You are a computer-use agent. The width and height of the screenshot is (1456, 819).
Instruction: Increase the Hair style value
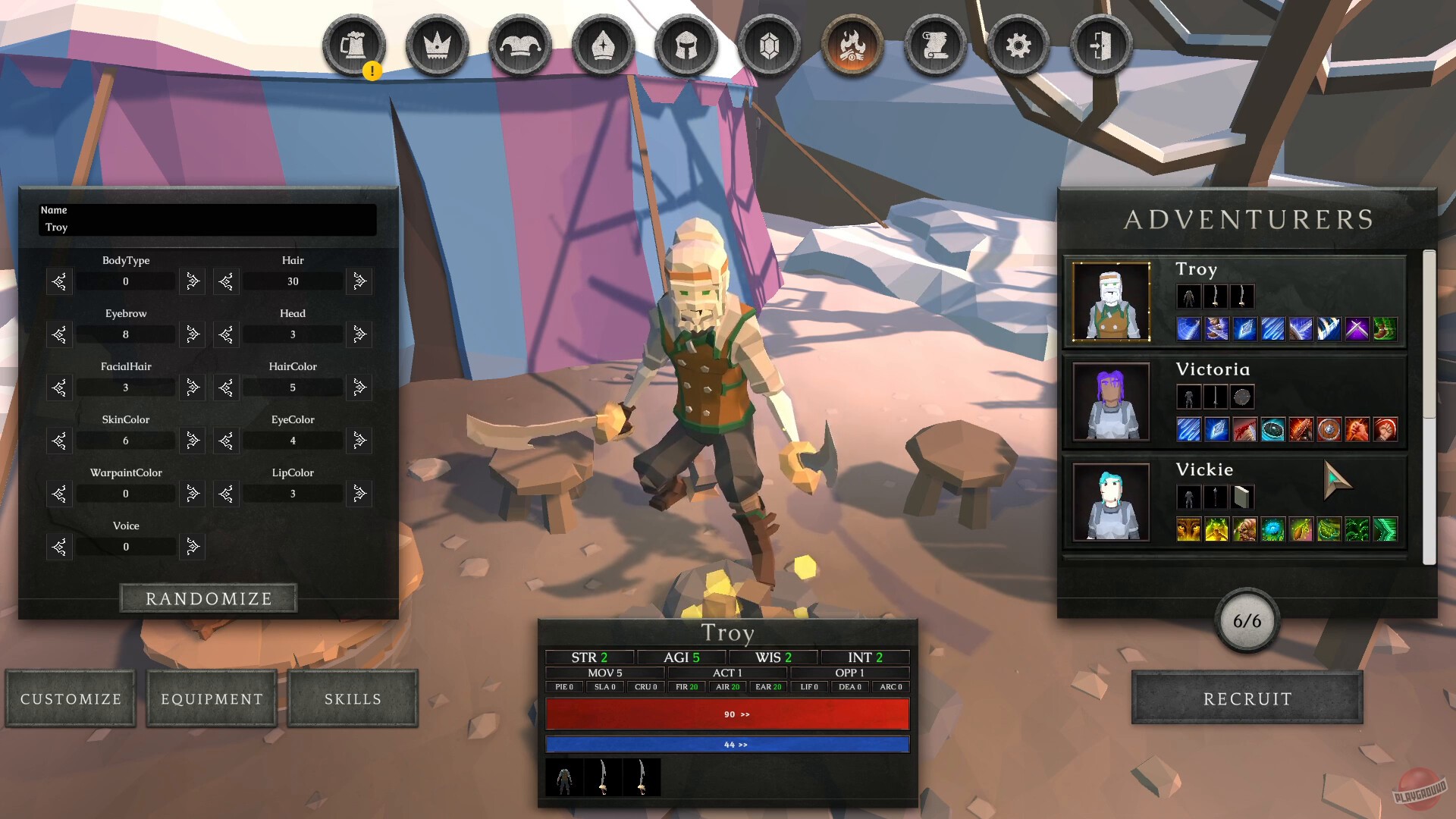pos(359,281)
